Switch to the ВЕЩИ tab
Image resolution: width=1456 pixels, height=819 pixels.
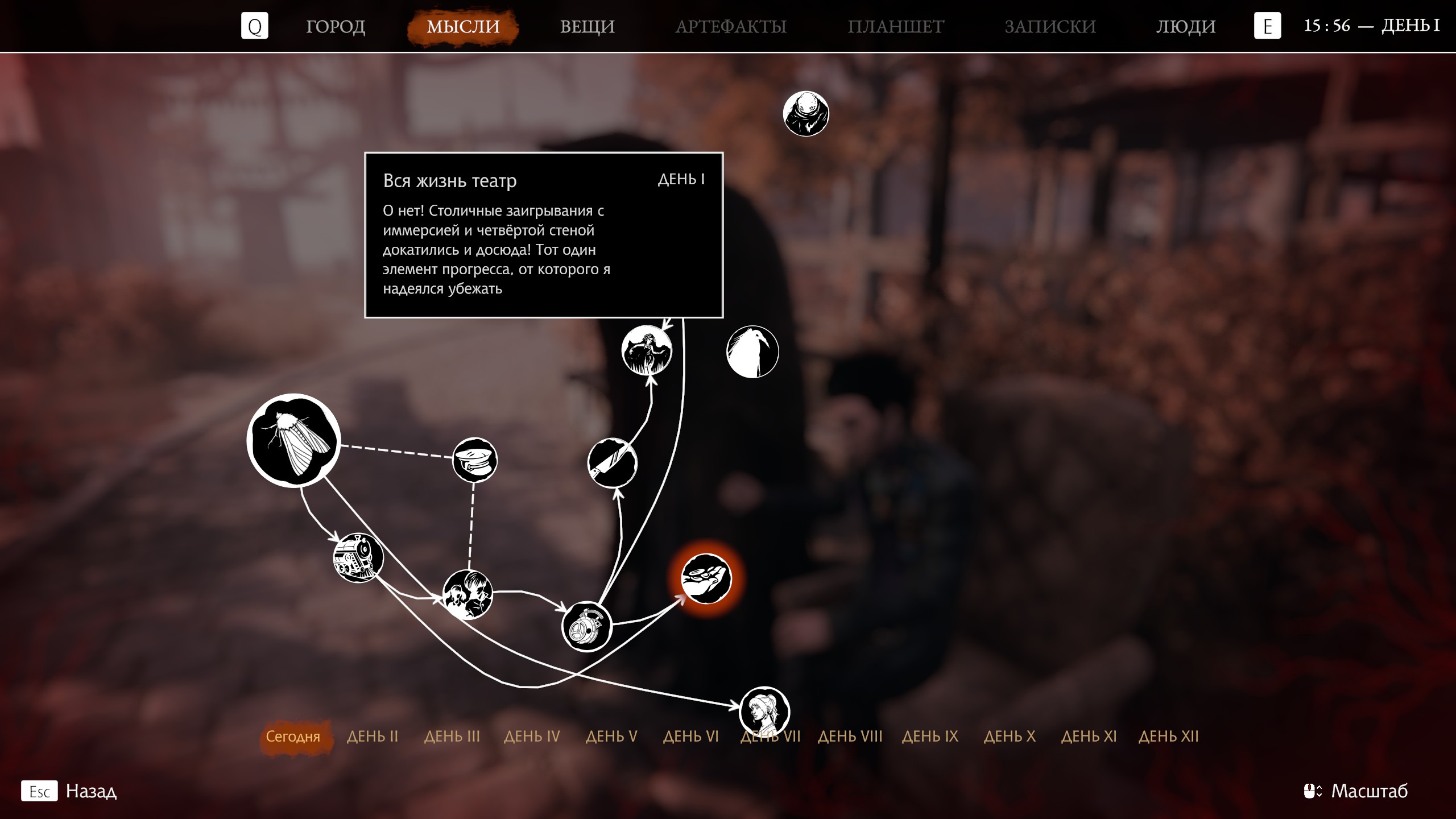pos(587,26)
